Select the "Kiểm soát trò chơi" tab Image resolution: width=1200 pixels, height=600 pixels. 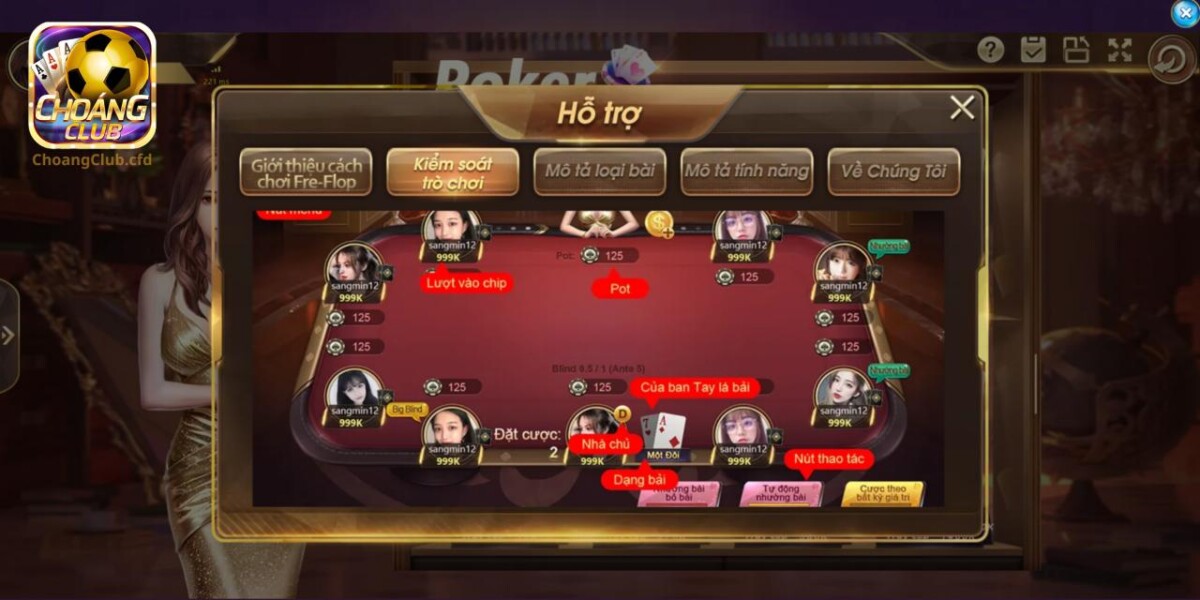click(452, 172)
